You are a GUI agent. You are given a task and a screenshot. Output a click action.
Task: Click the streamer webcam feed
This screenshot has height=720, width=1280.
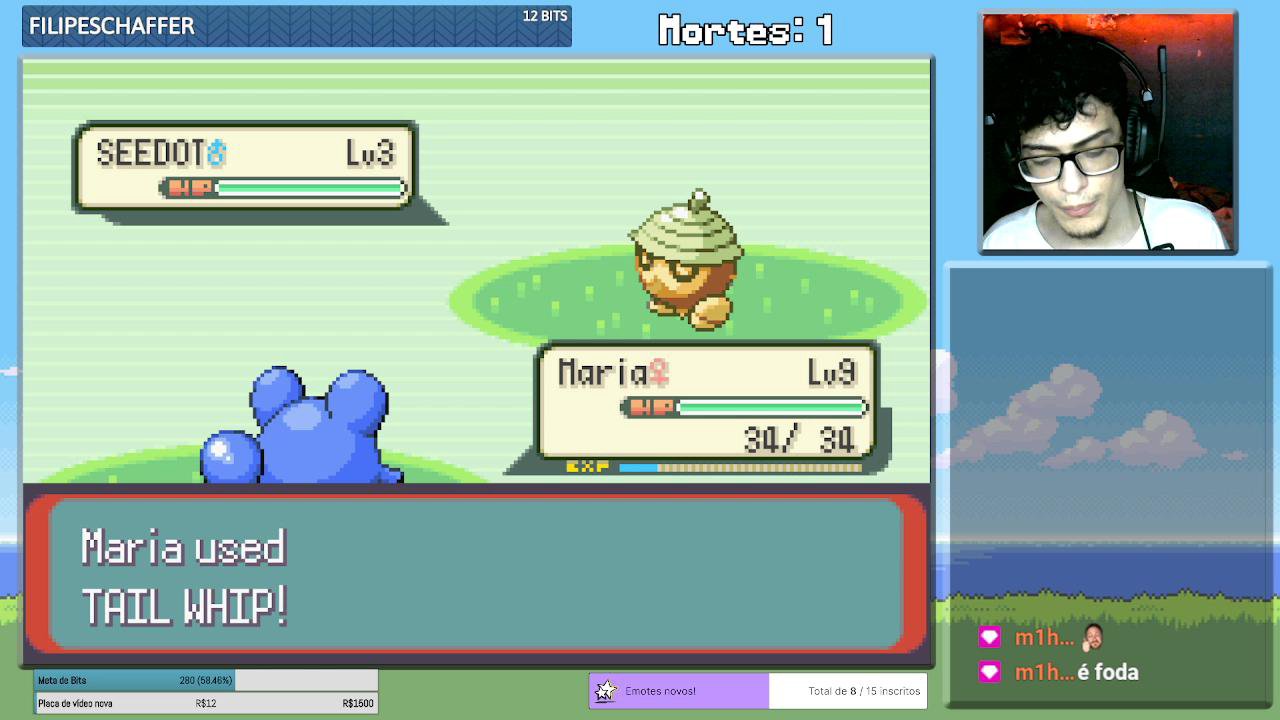[1107, 132]
